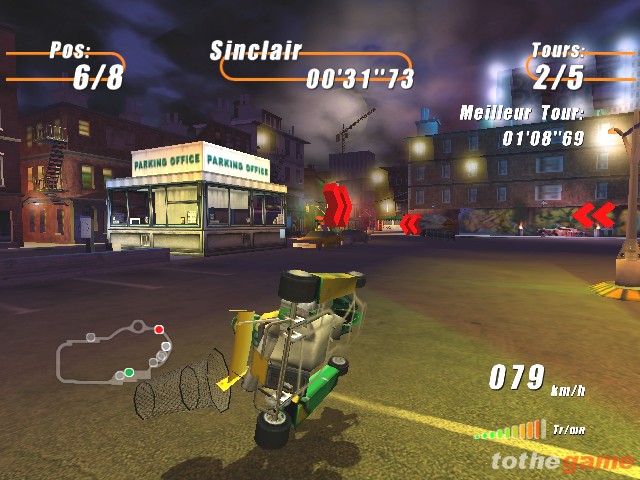Select the green marker on the minimap
640x480 pixels.
point(129,373)
